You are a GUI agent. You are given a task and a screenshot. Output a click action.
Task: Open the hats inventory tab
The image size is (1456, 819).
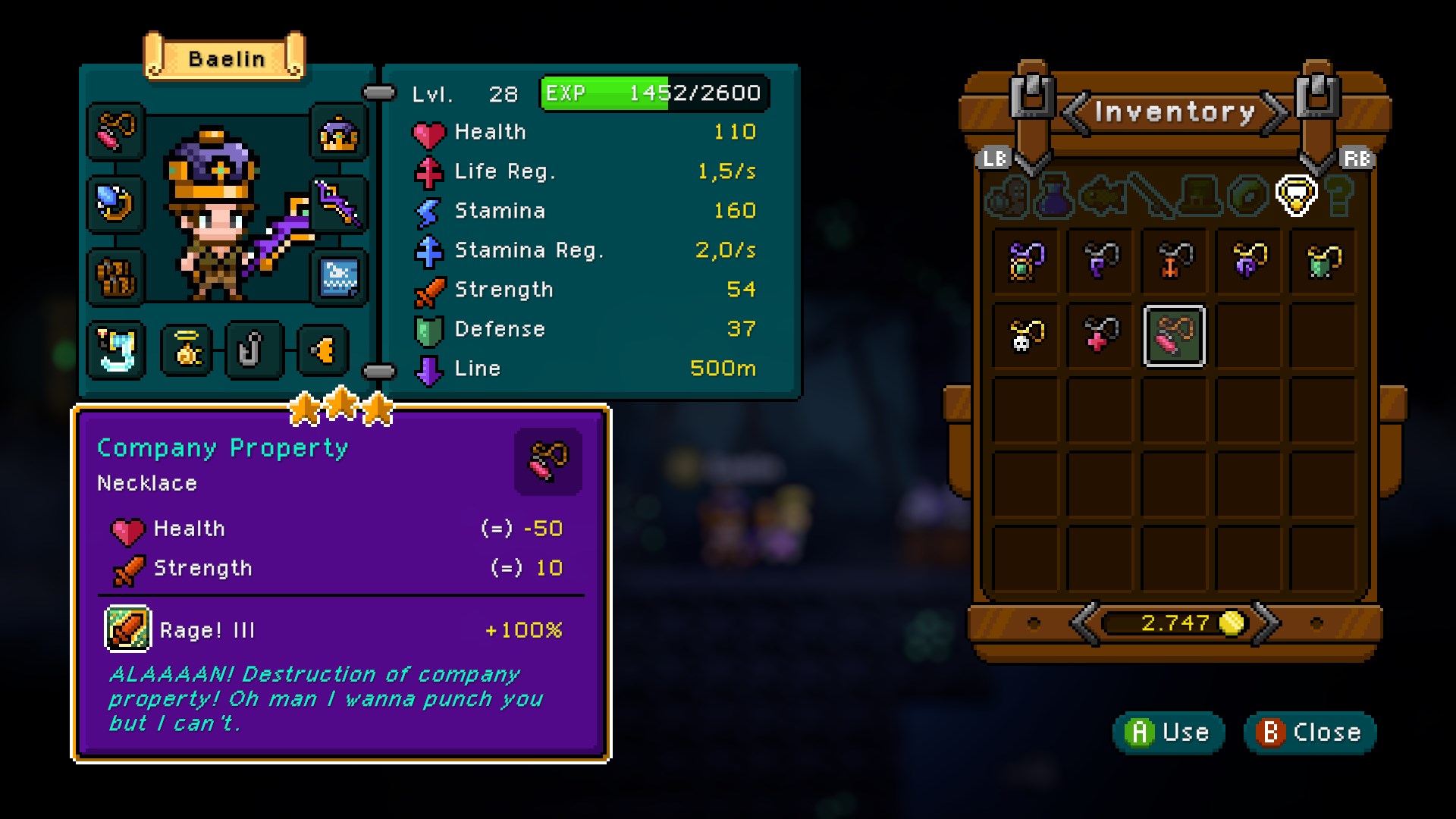1198,196
